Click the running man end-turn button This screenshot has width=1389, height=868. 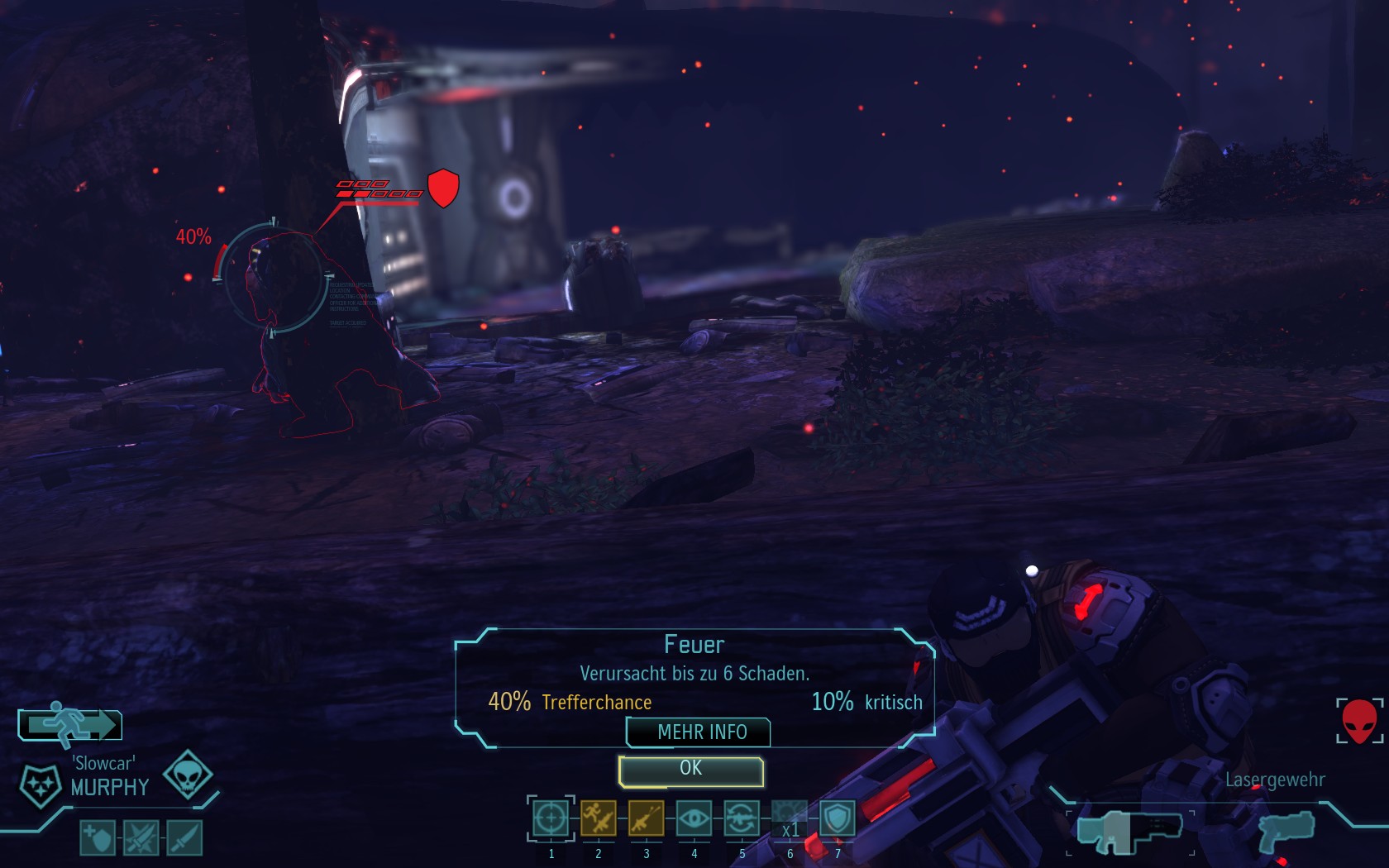click(70, 724)
